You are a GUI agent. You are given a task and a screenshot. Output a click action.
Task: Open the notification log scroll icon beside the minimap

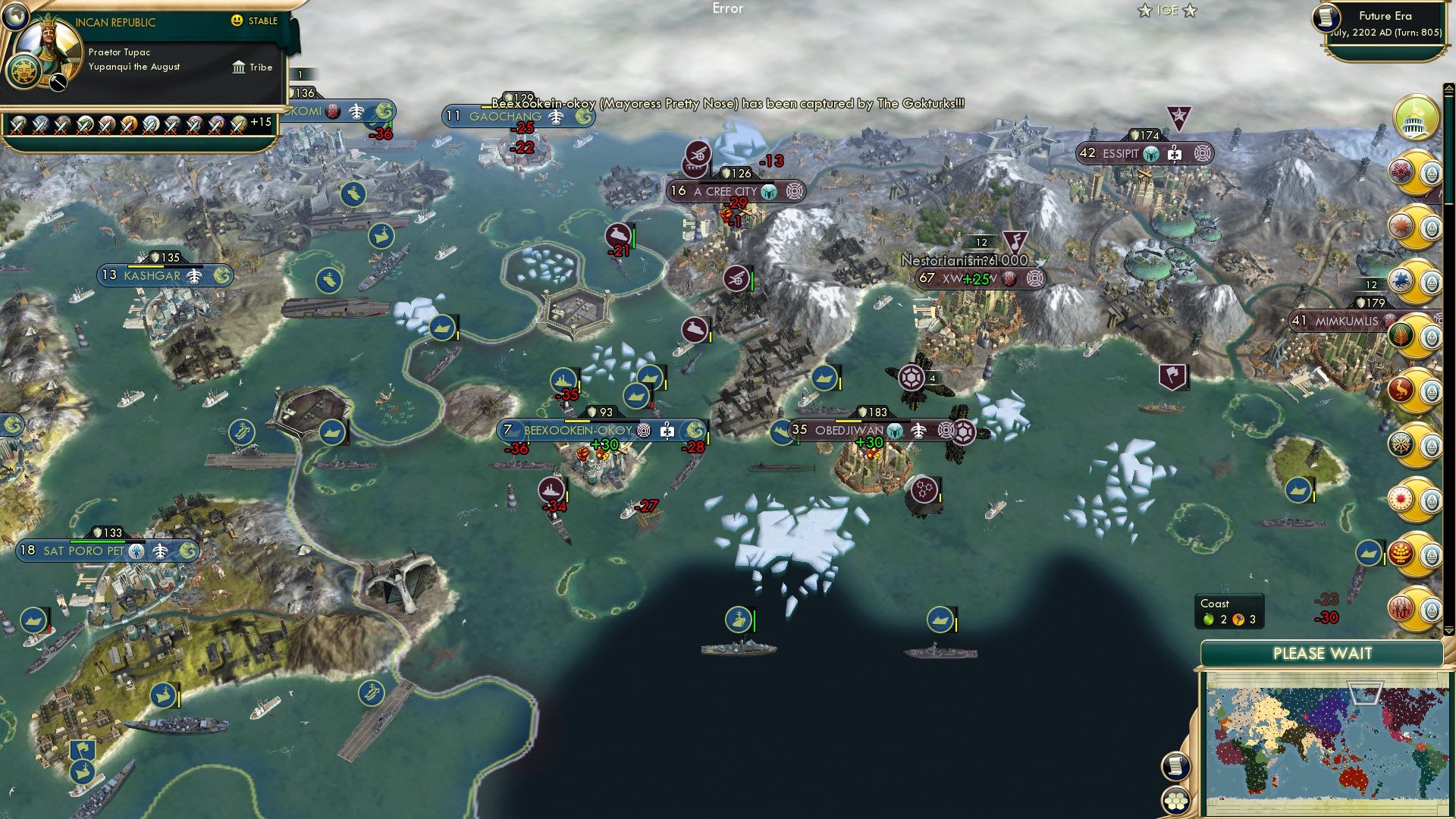pos(1175,767)
